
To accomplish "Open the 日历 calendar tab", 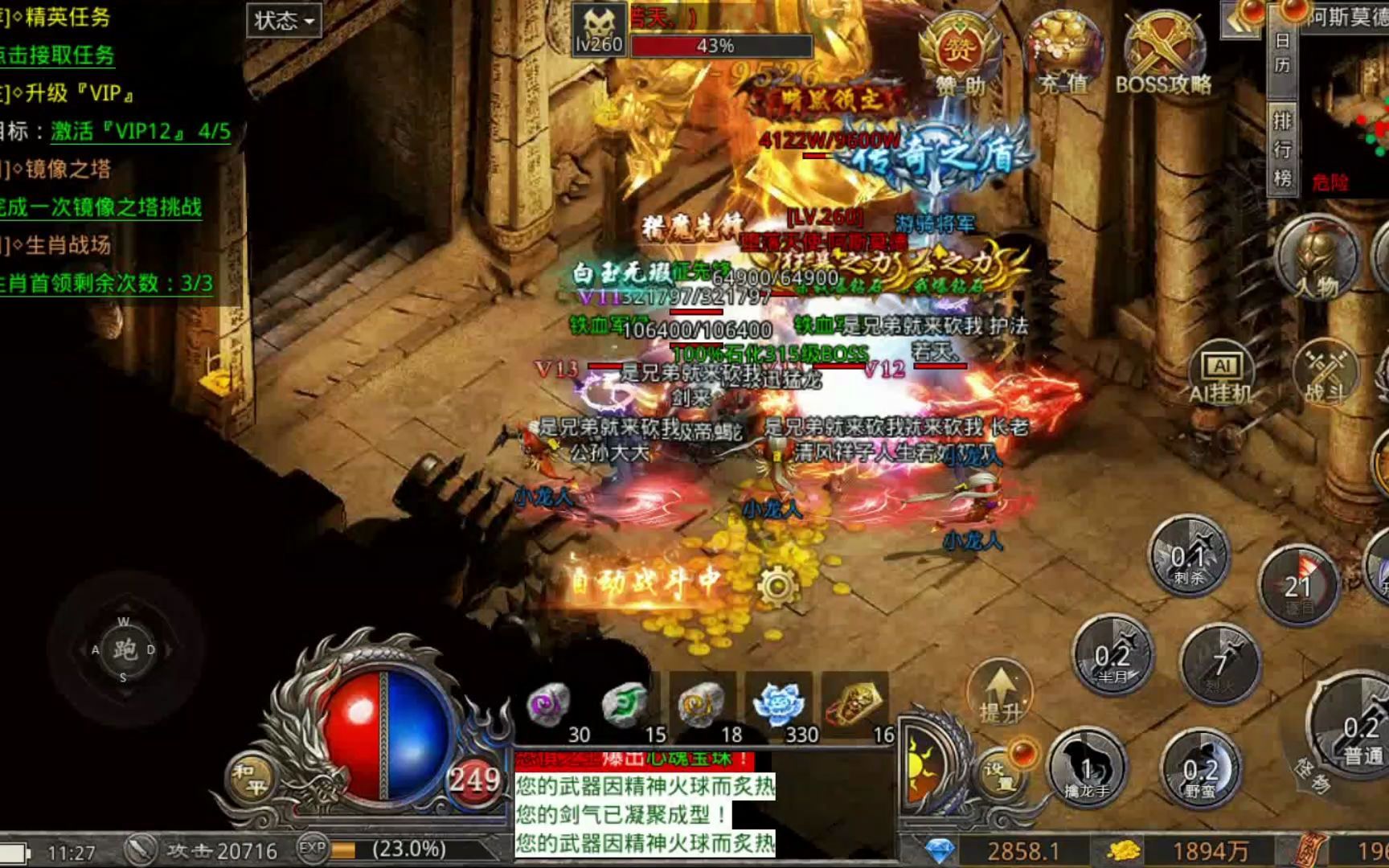I will pyautogui.click(x=1282, y=53).
